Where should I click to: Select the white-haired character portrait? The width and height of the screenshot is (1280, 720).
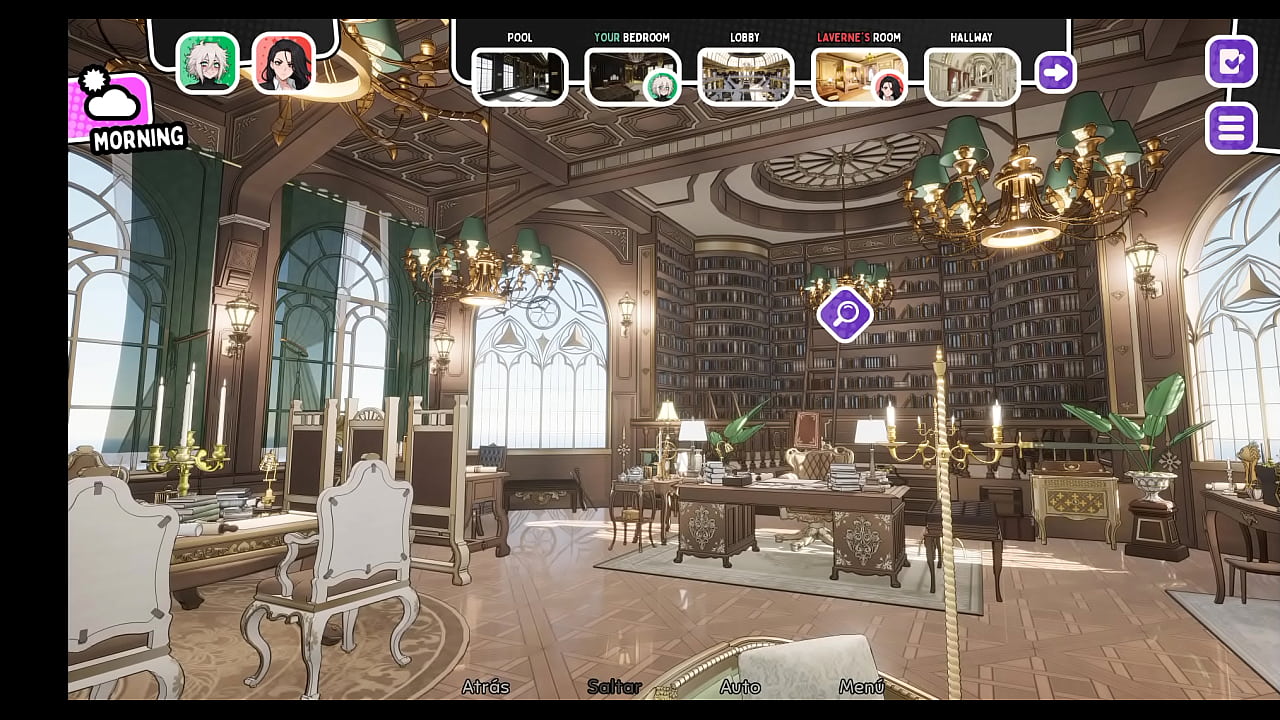coord(208,63)
